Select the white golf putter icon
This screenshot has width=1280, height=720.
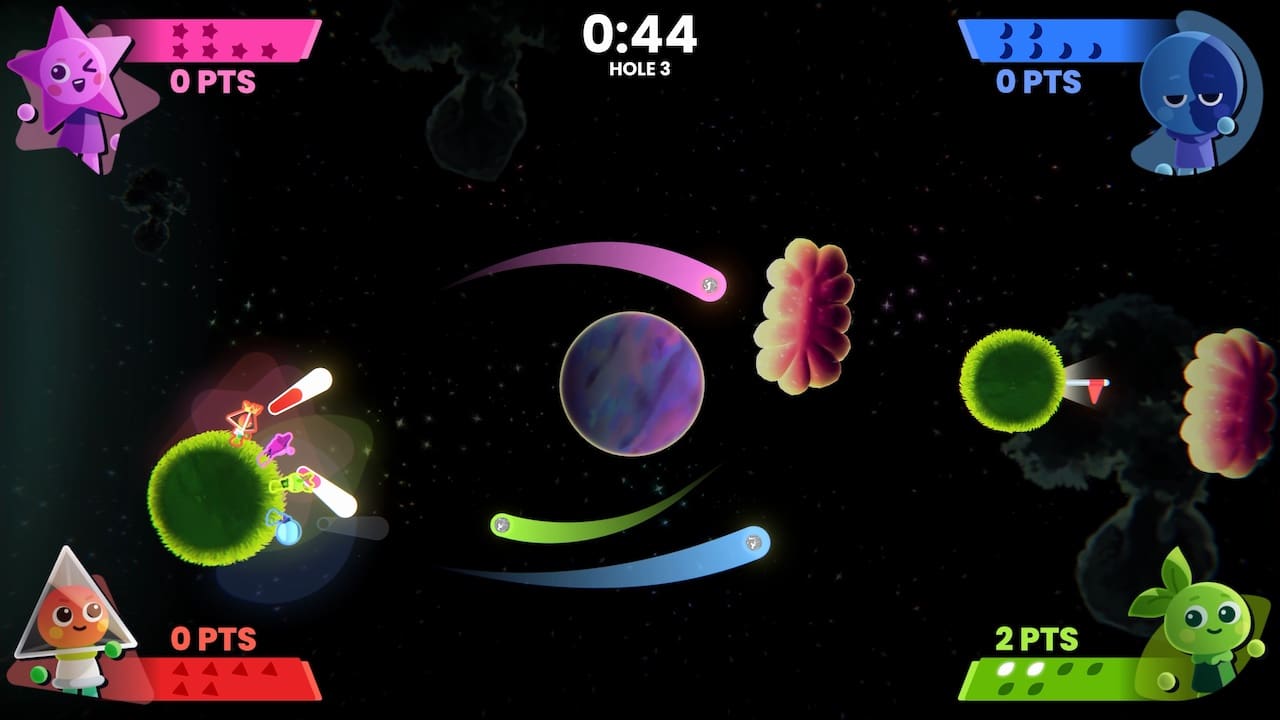coord(330,490)
